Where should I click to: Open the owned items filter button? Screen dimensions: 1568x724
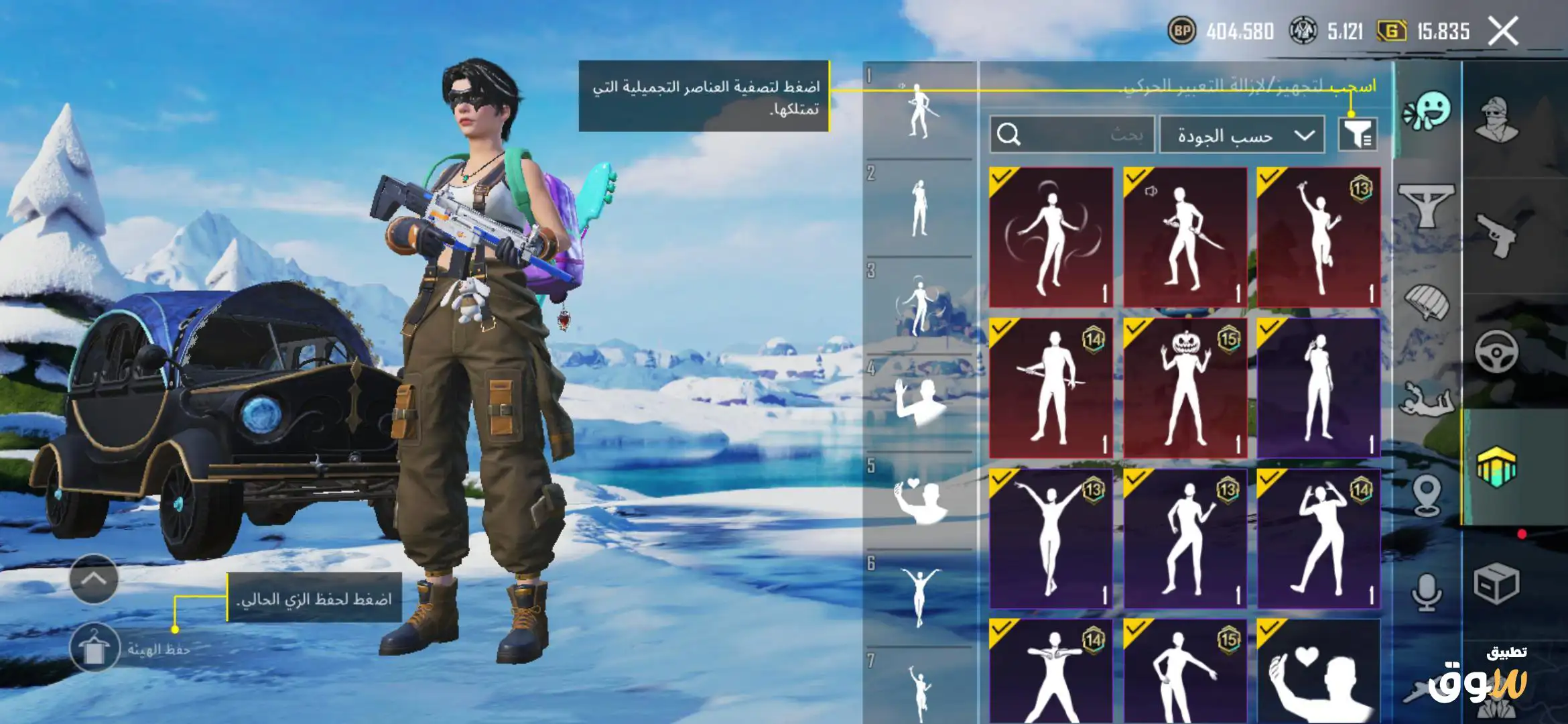[1358, 135]
